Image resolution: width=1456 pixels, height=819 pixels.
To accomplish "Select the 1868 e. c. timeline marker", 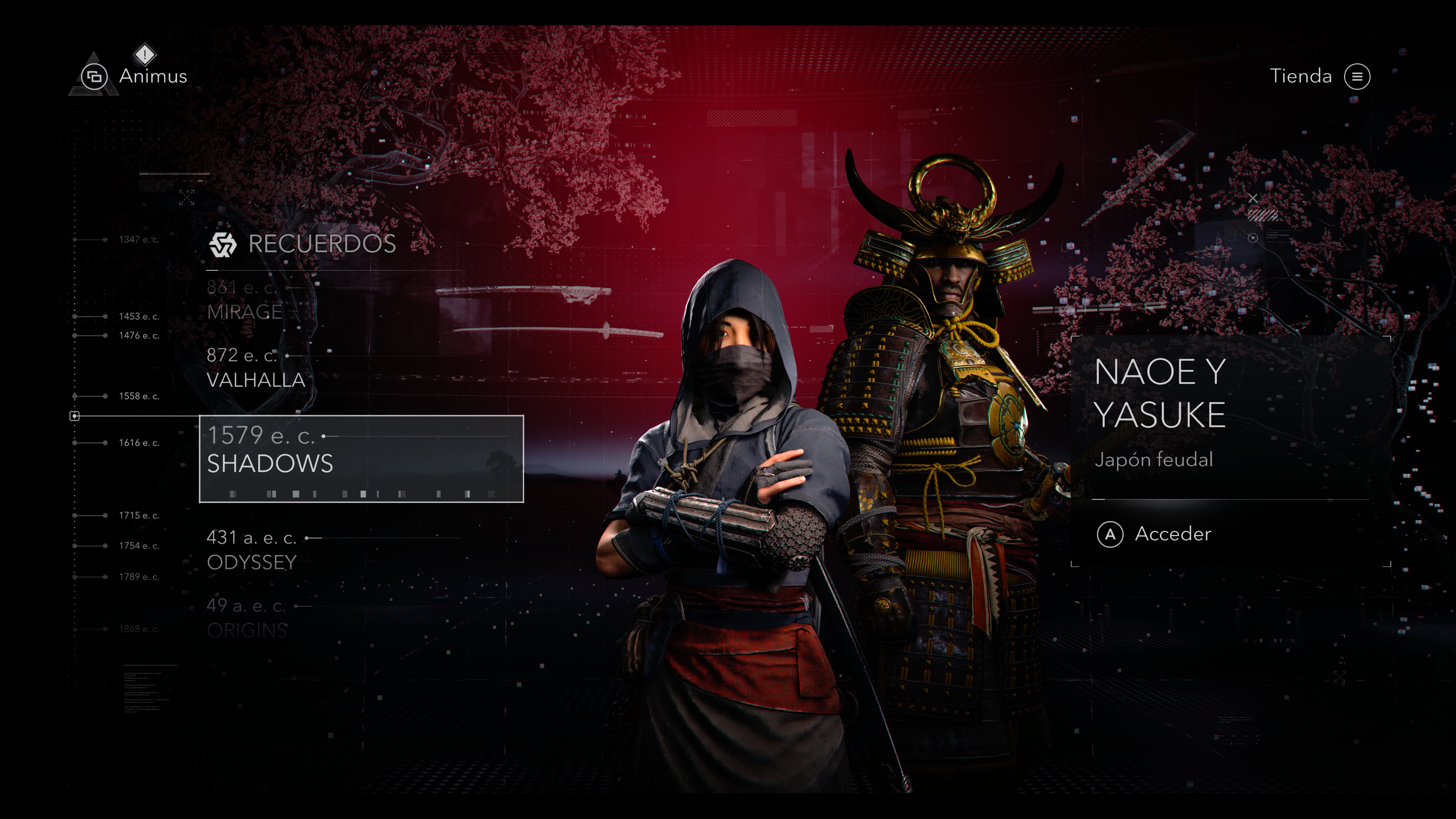I will tap(138, 629).
